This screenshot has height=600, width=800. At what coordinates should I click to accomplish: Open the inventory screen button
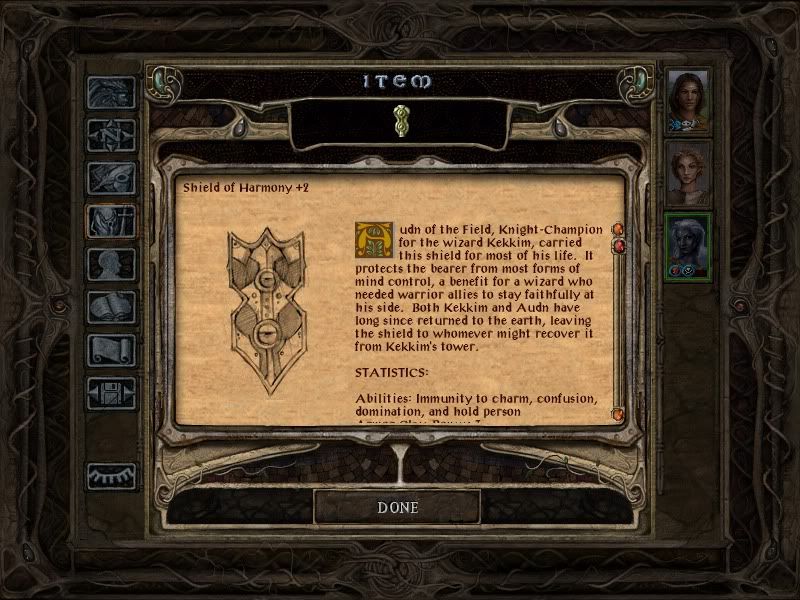pyautogui.click(x=110, y=221)
